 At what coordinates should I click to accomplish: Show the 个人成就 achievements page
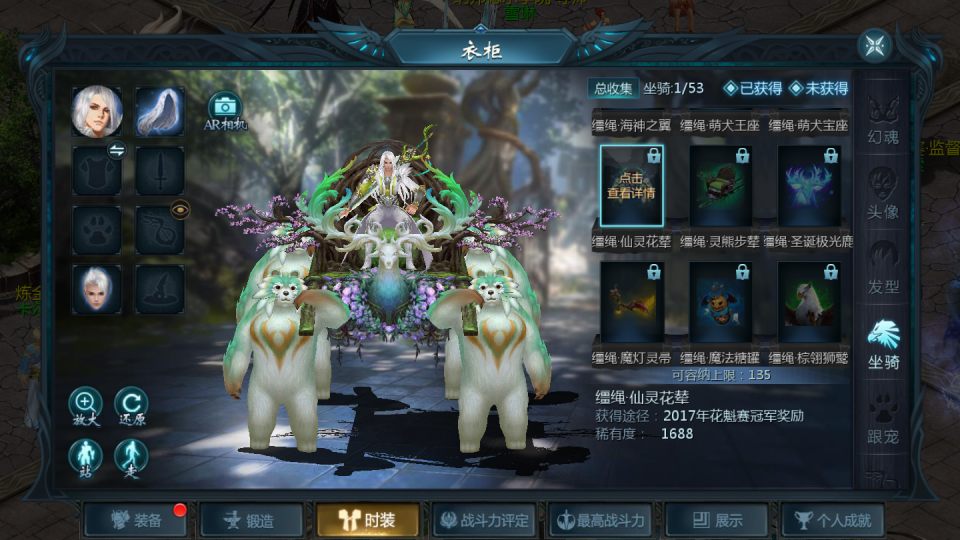pos(833,520)
